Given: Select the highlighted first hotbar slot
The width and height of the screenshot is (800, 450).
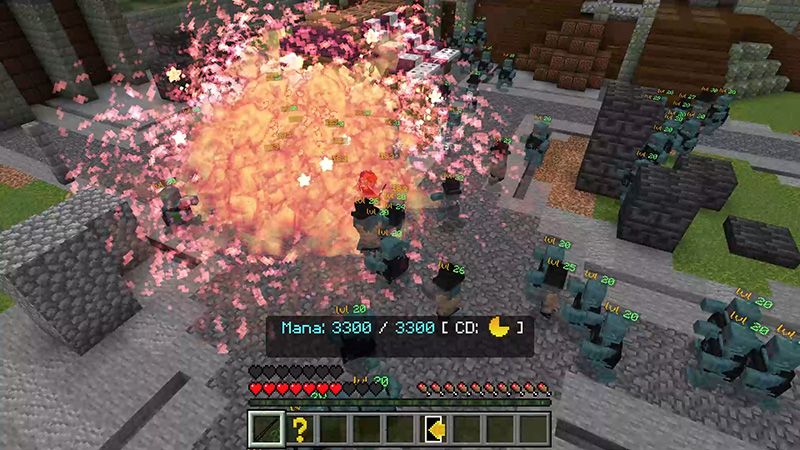Looking at the screenshot, I should [x=265, y=430].
